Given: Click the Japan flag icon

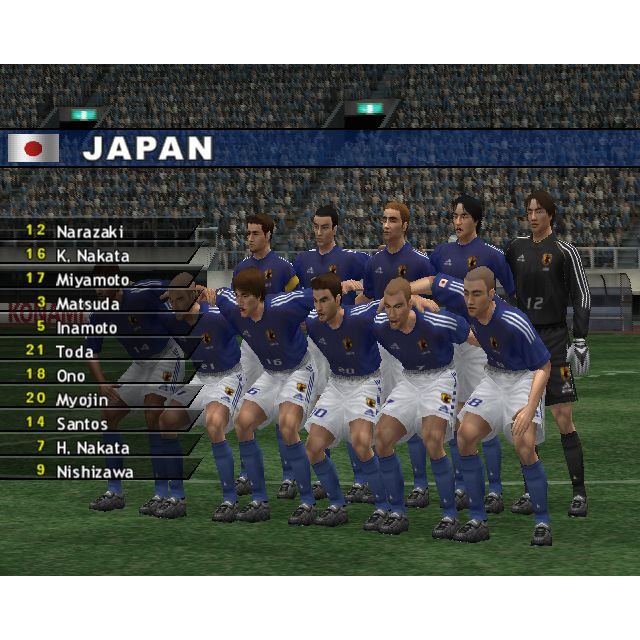Looking at the screenshot, I should [x=33, y=149].
